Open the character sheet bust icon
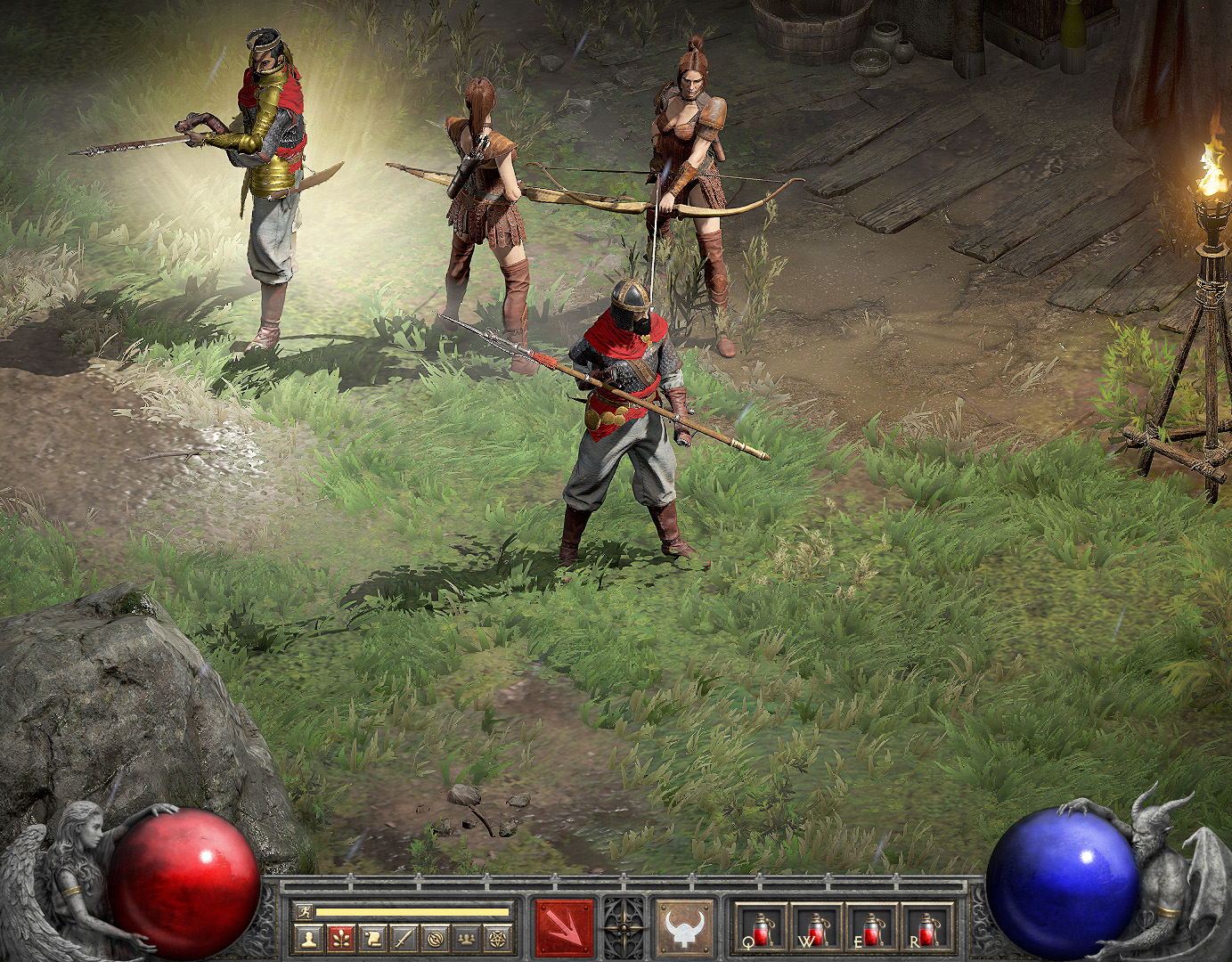The height and width of the screenshot is (962, 1232). click(309, 938)
